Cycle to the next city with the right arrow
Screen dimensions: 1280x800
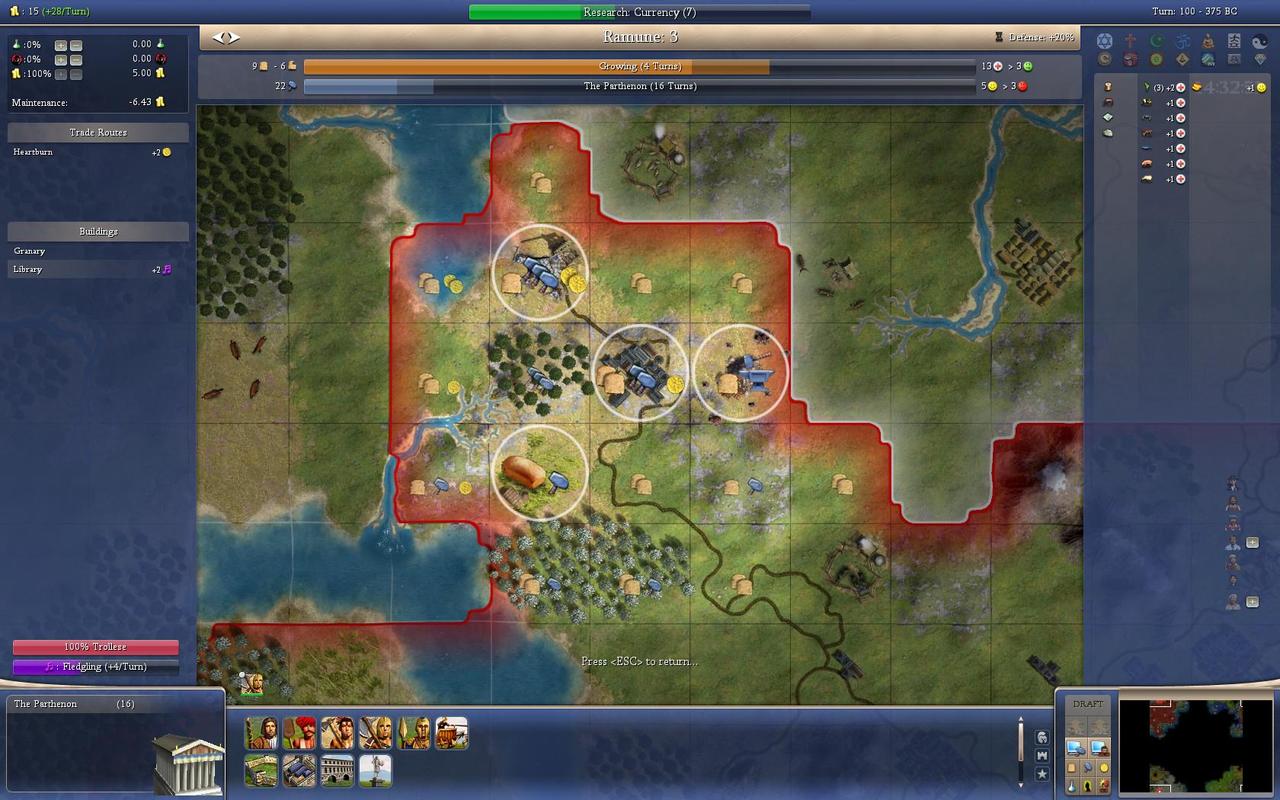(x=234, y=37)
